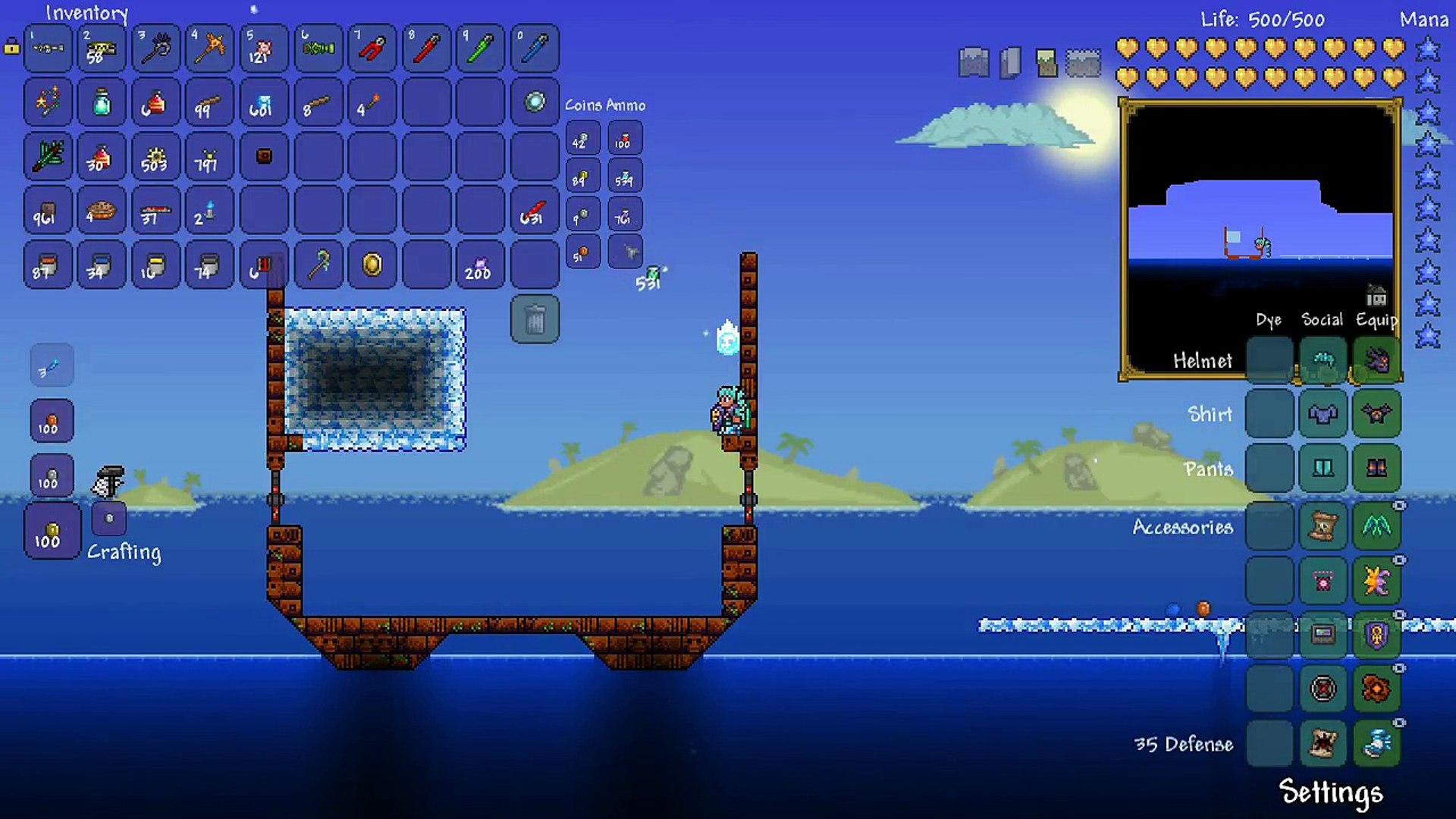Select the green wrench in hotbar slot 9

point(480,49)
